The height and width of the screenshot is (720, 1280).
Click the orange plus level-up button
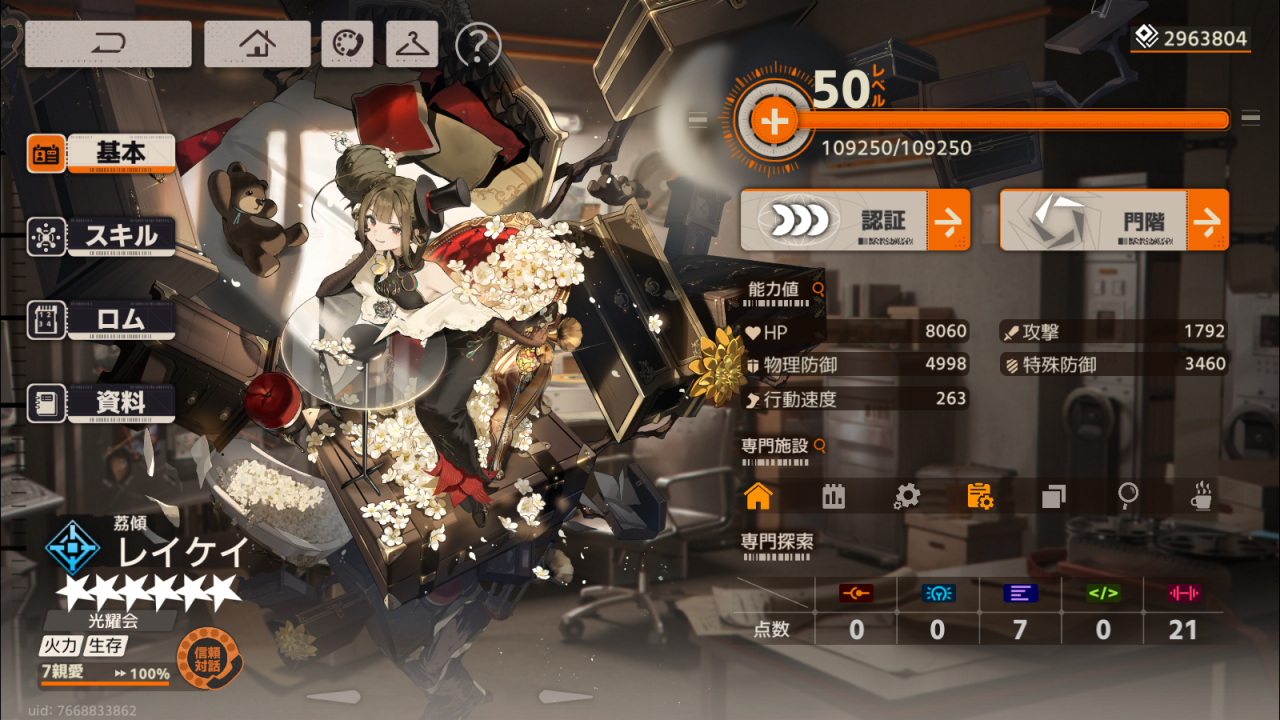coord(773,123)
